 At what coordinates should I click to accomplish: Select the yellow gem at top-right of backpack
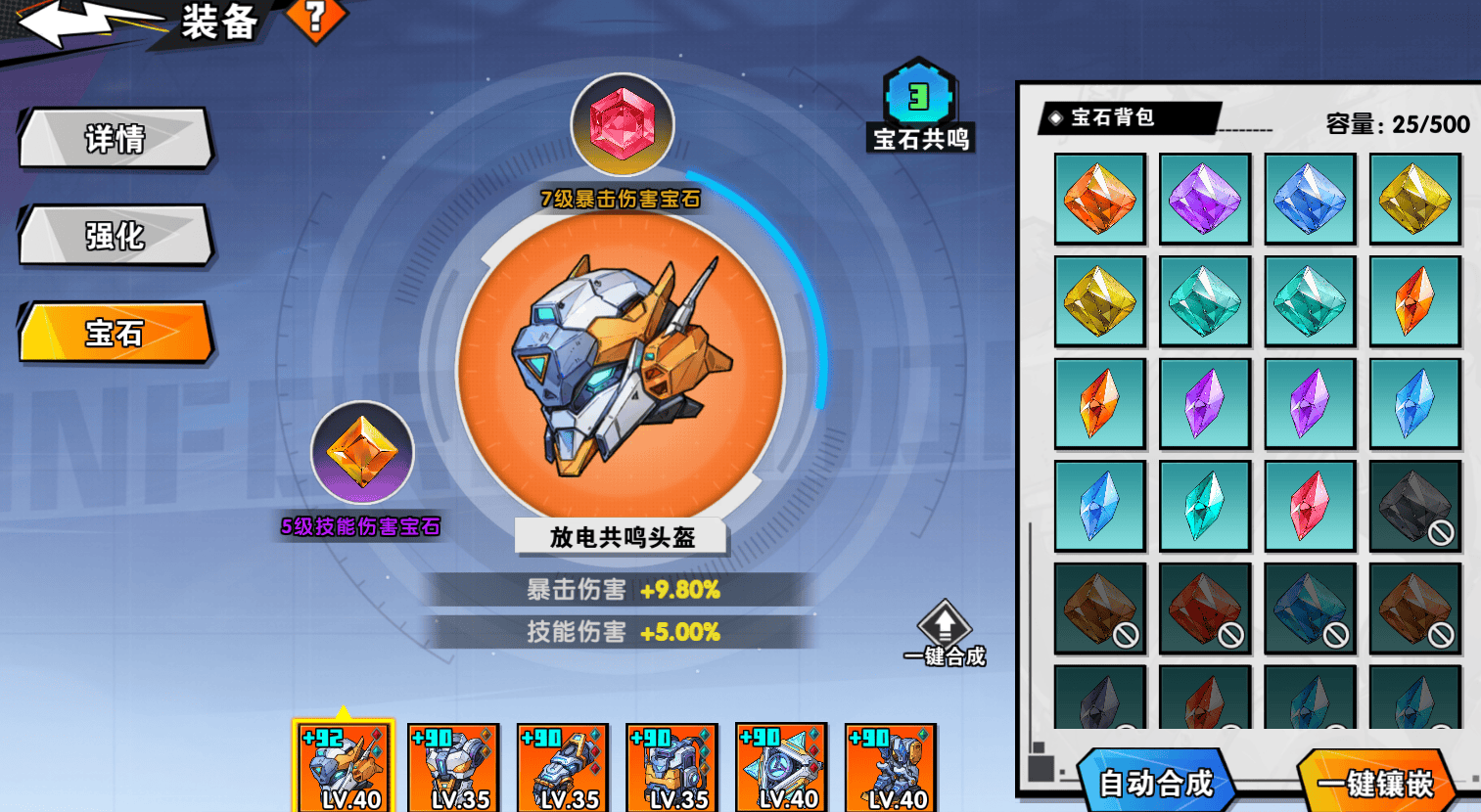[x=1412, y=197]
